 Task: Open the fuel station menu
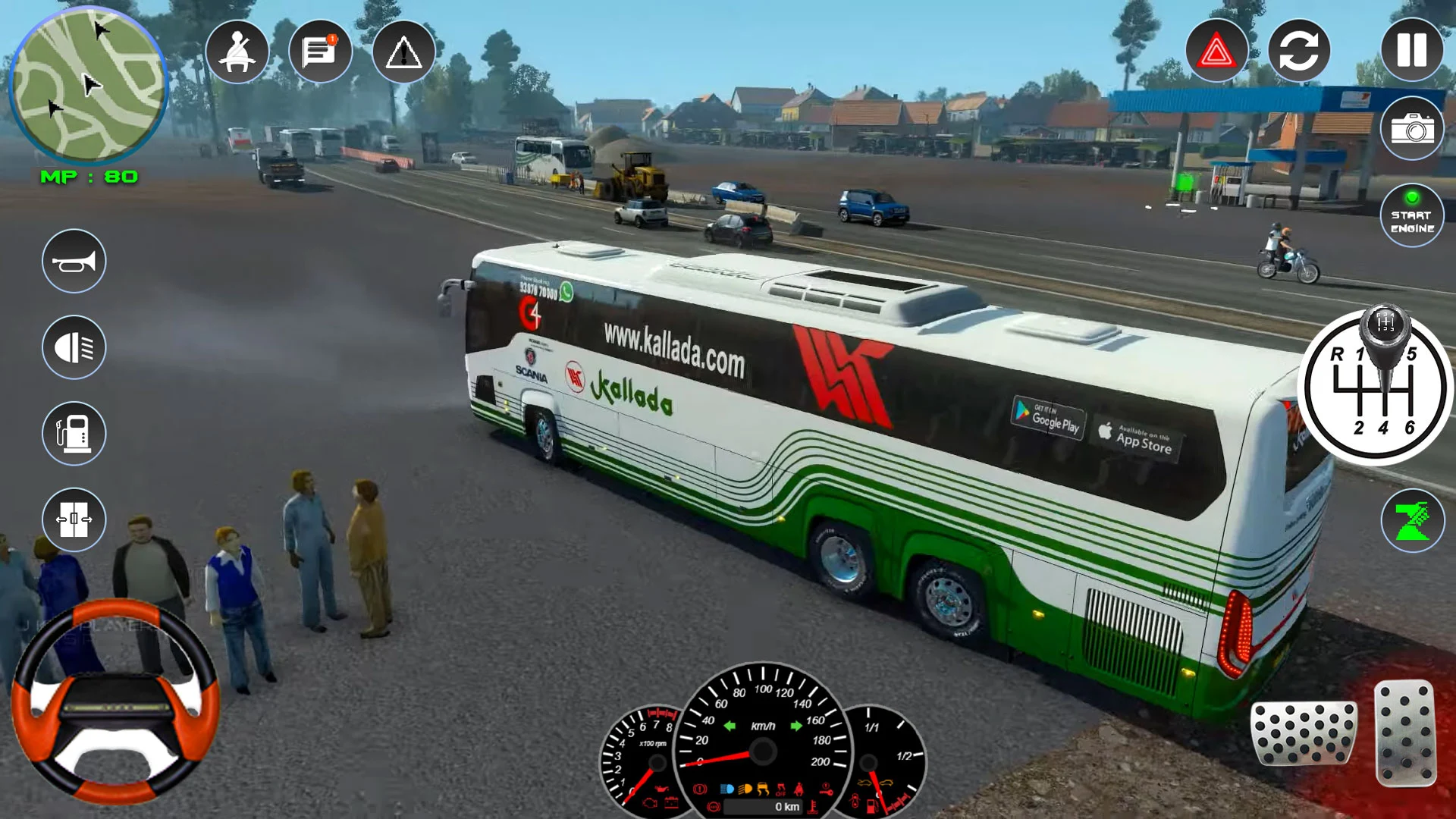[73, 434]
